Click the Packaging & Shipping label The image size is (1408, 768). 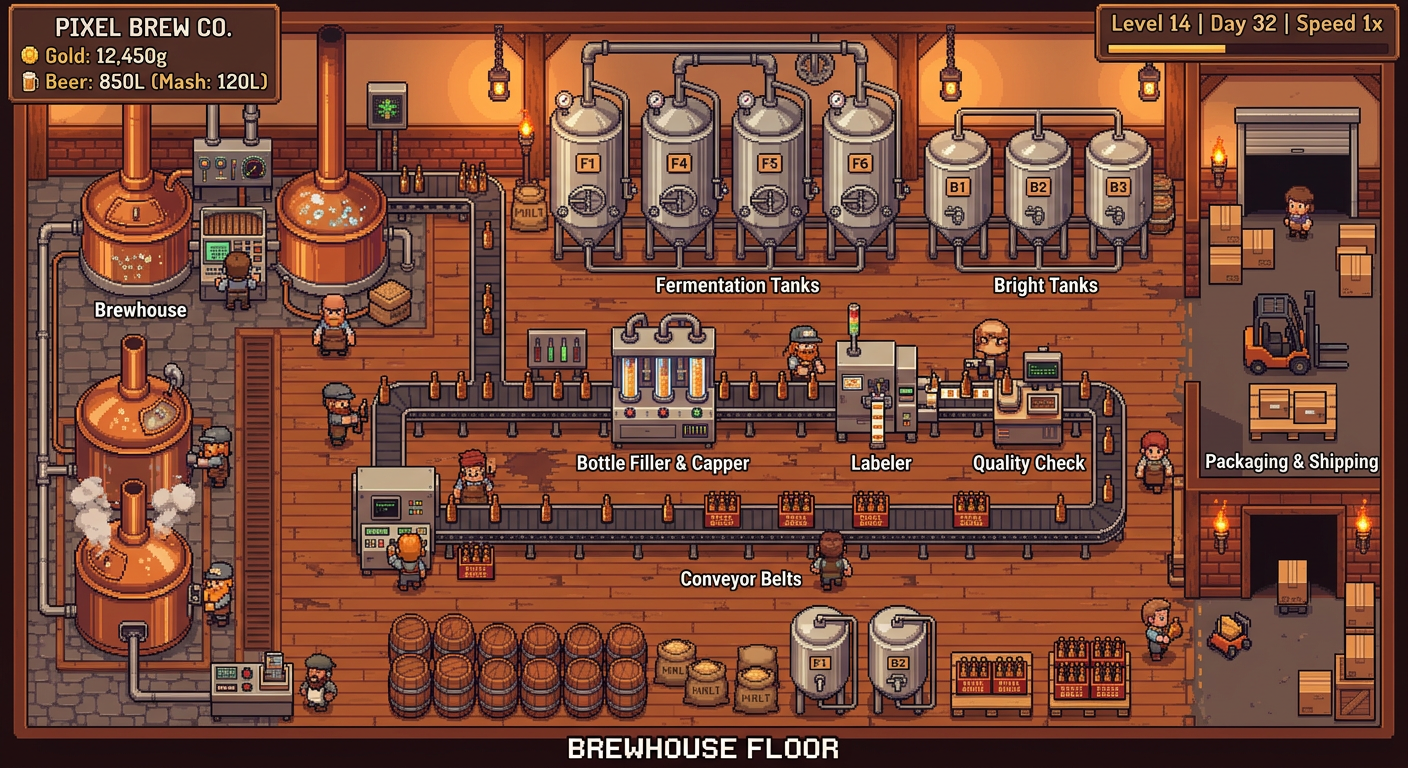pos(1293,462)
